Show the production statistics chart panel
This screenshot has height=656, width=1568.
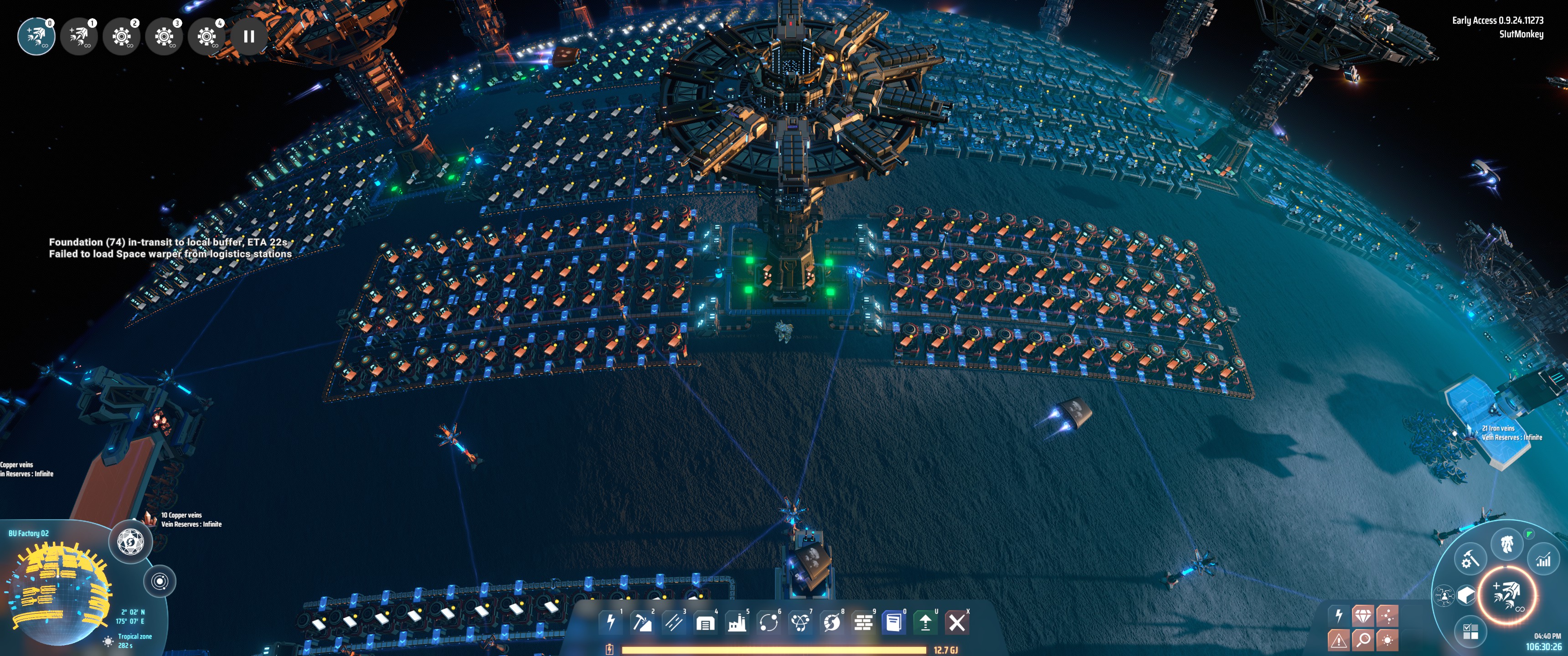pyautogui.click(x=1543, y=559)
